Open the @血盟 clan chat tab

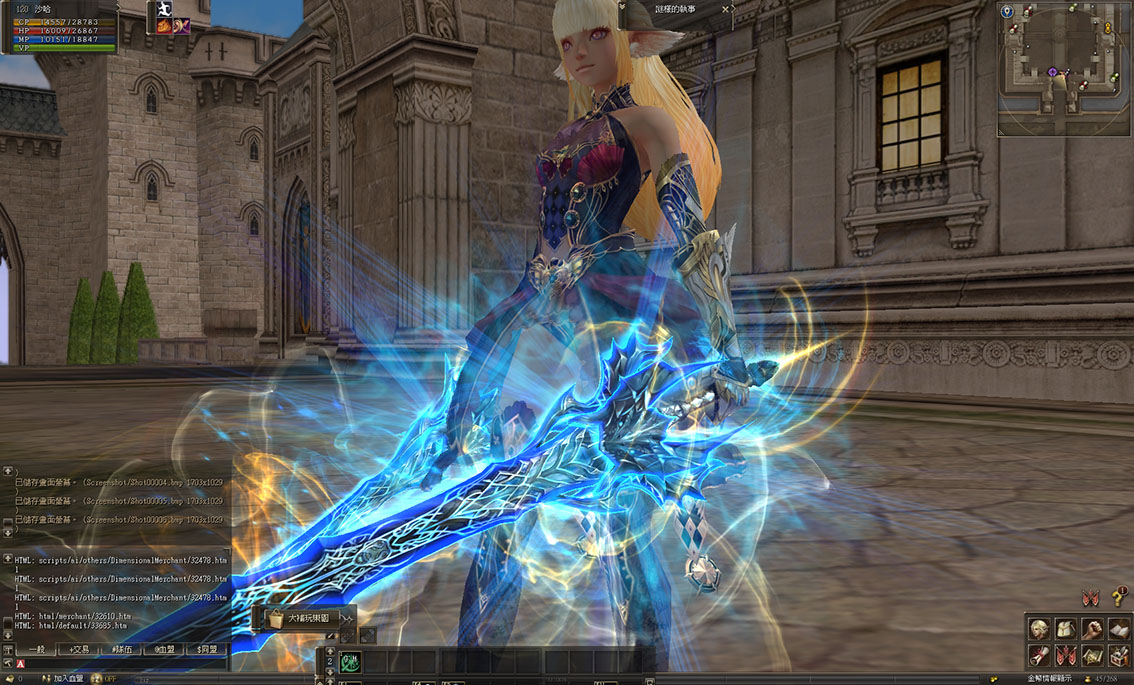pos(165,650)
